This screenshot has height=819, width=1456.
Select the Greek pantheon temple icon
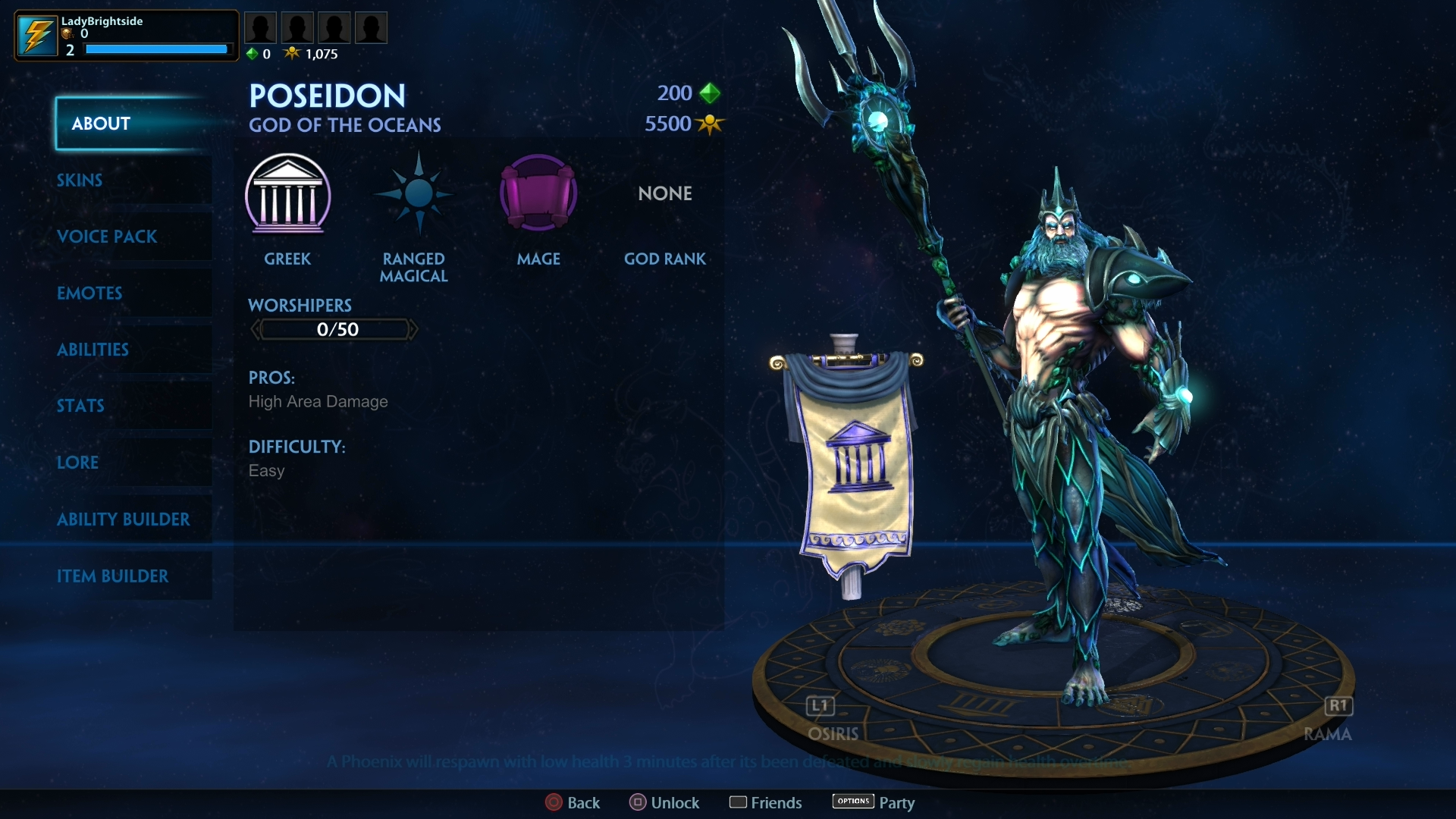288,196
